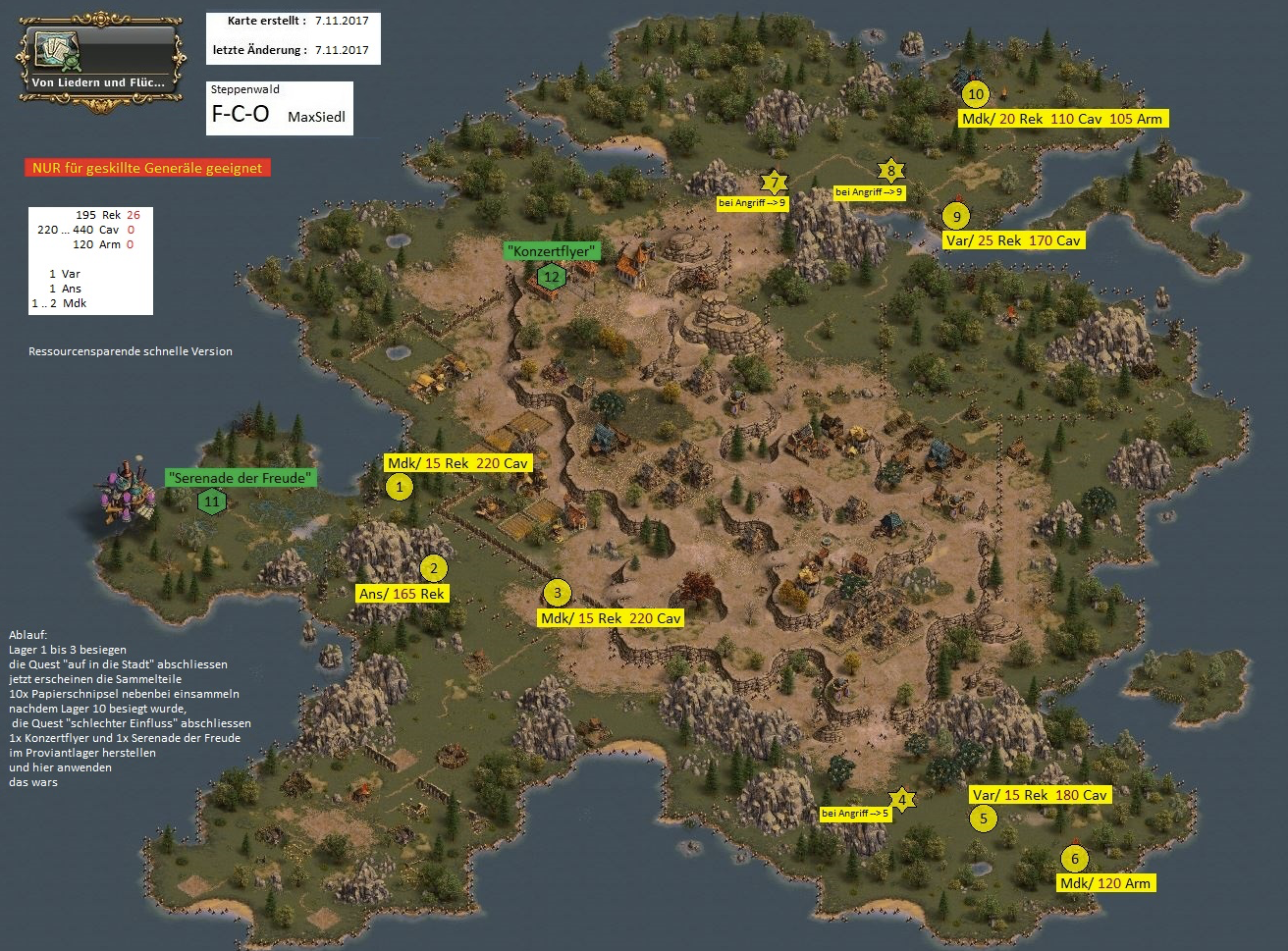The width and height of the screenshot is (1288, 951).
Task: Click the star marker numbered 7
Action: (774, 183)
